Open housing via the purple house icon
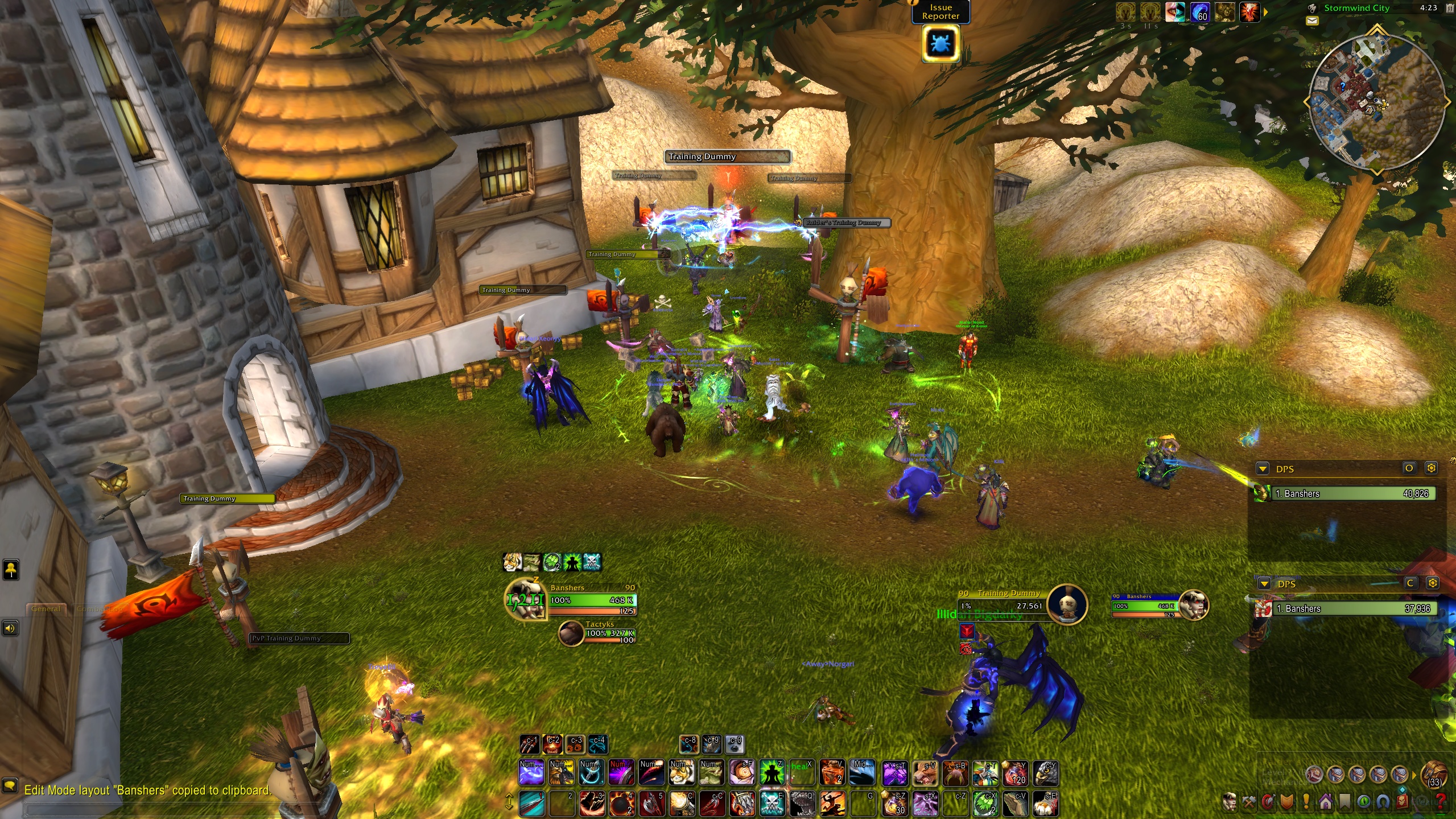This screenshot has width=1456, height=819. pos(1325,802)
